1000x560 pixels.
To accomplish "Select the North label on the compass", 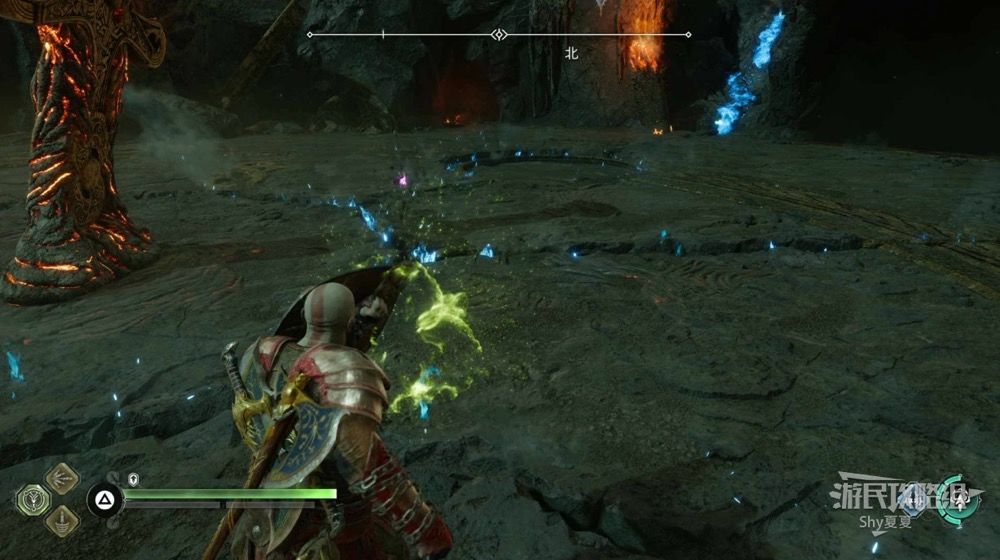I will (572, 54).
